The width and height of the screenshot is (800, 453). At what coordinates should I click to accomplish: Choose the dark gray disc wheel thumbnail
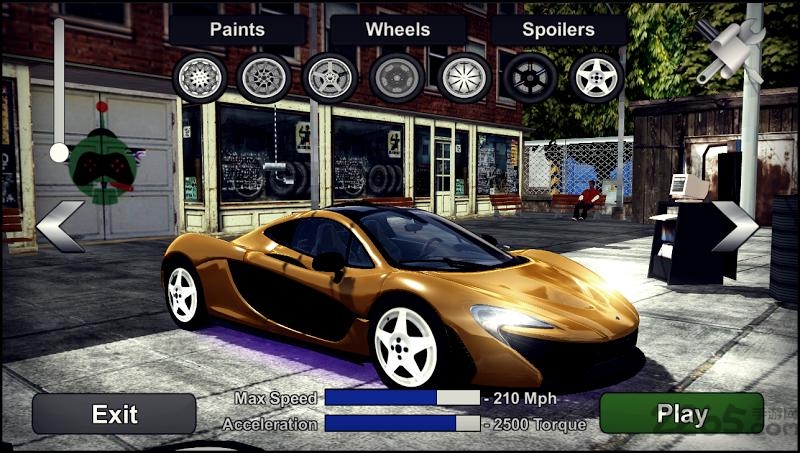[x=397, y=77]
